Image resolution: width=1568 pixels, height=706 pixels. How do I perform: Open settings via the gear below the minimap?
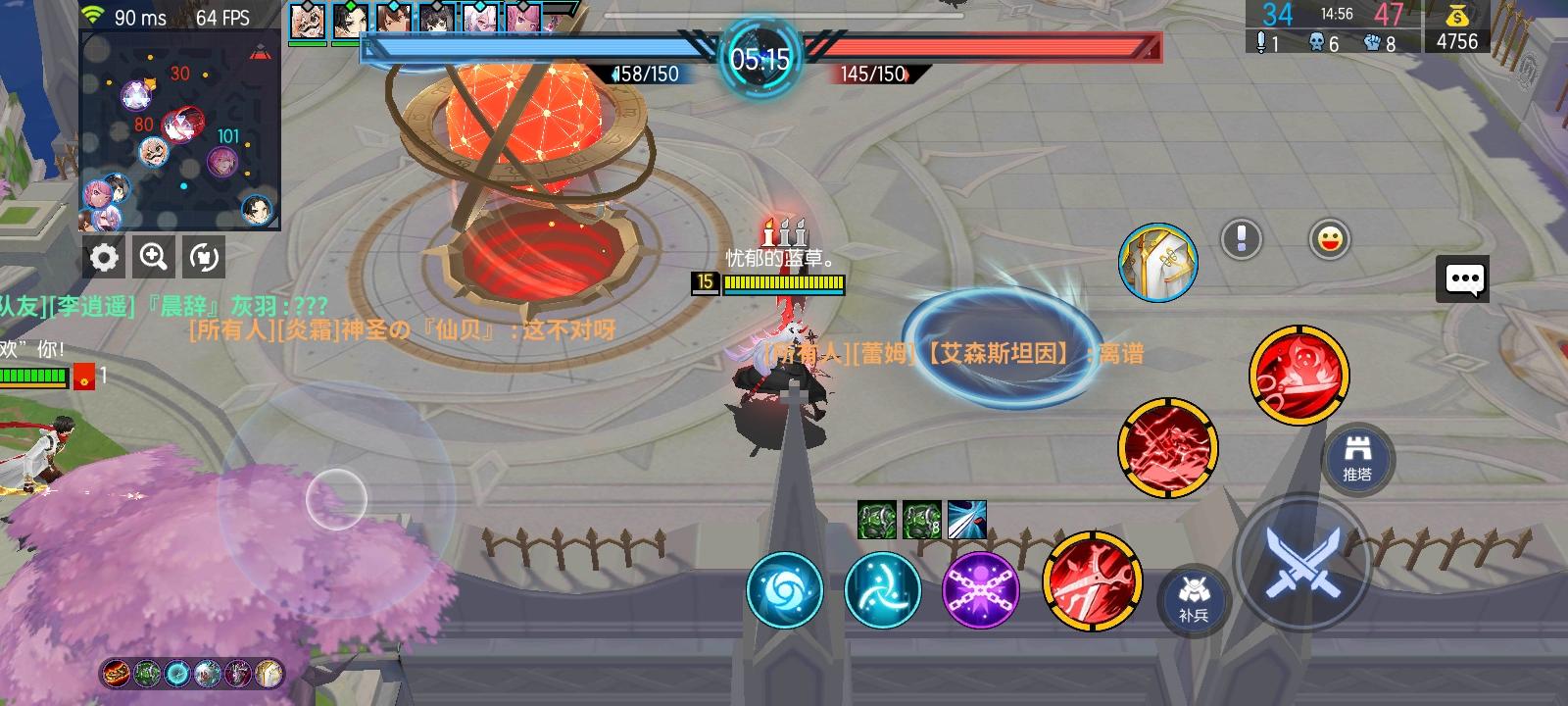[105, 257]
